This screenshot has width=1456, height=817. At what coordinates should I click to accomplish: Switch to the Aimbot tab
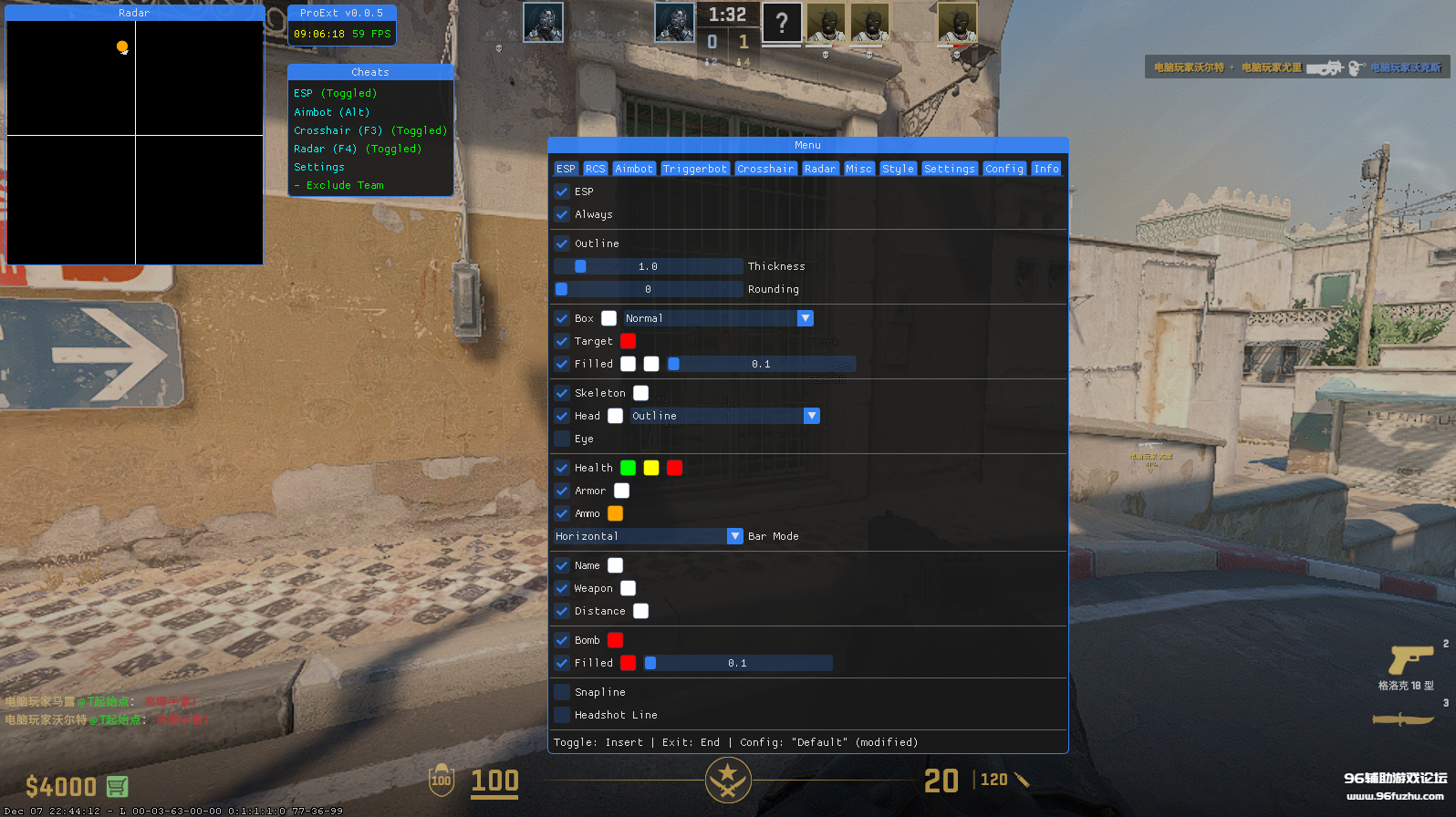tap(633, 168)
